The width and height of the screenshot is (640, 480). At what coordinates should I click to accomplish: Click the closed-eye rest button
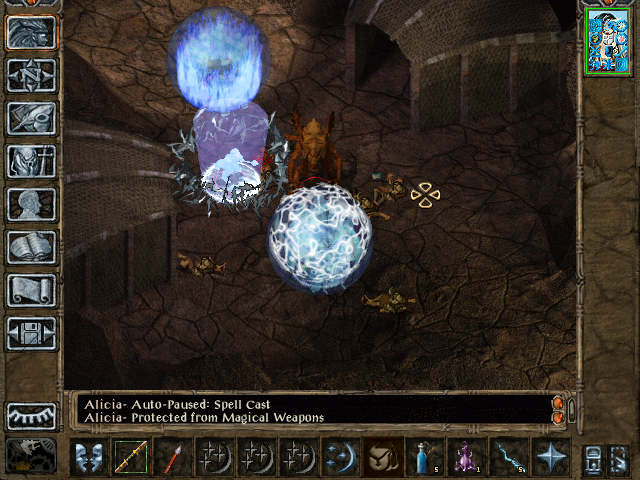pos(31,415)
